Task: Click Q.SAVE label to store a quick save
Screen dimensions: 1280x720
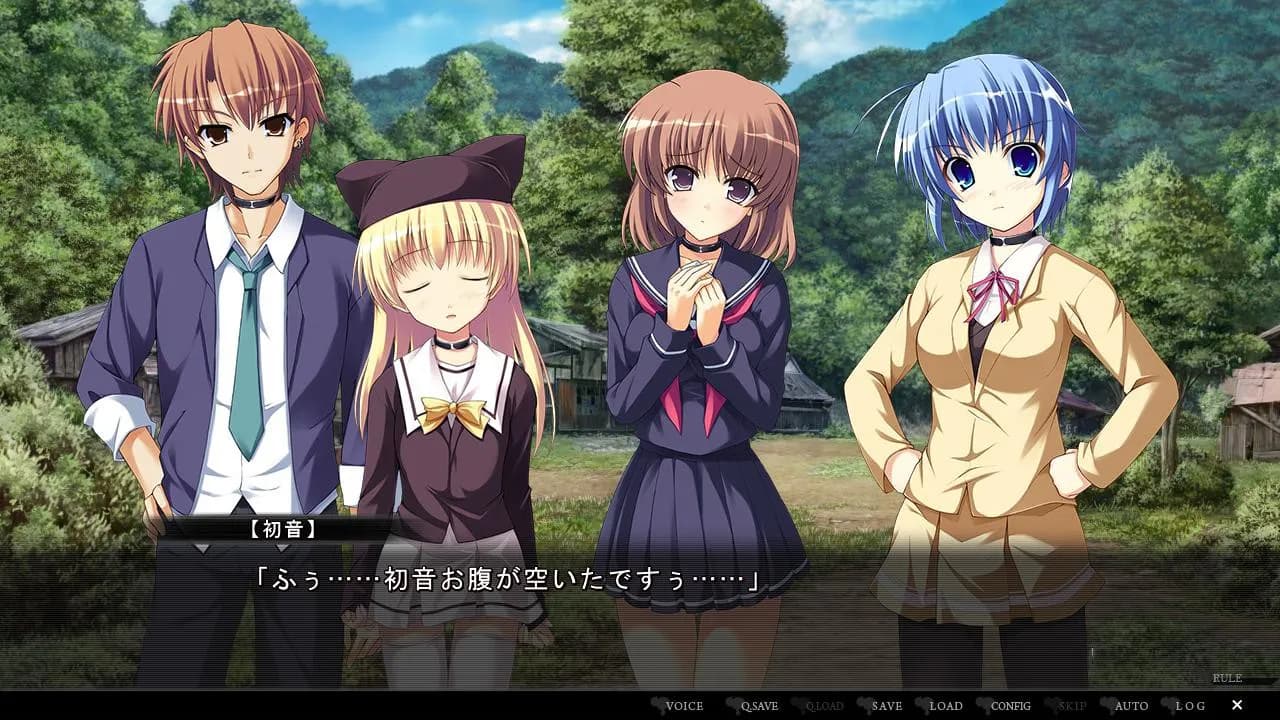Action: (x=759, y=705)
